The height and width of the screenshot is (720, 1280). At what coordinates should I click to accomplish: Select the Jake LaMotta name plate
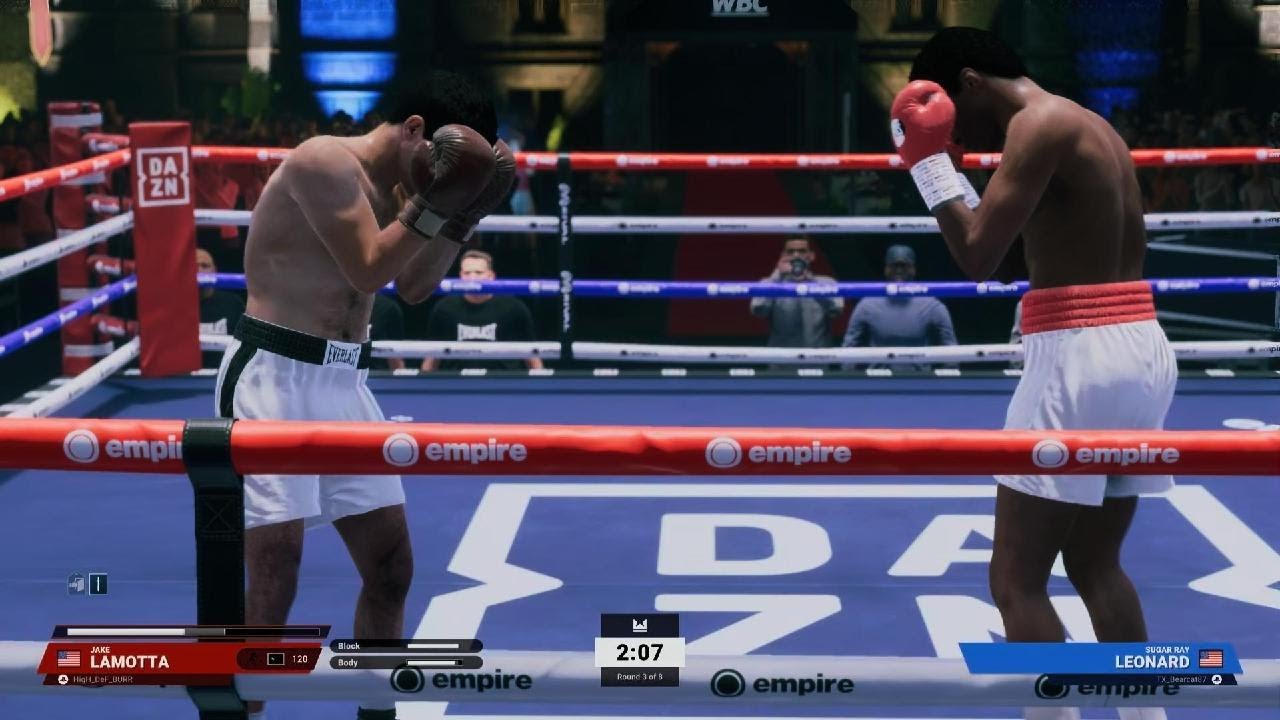(128, 659)
